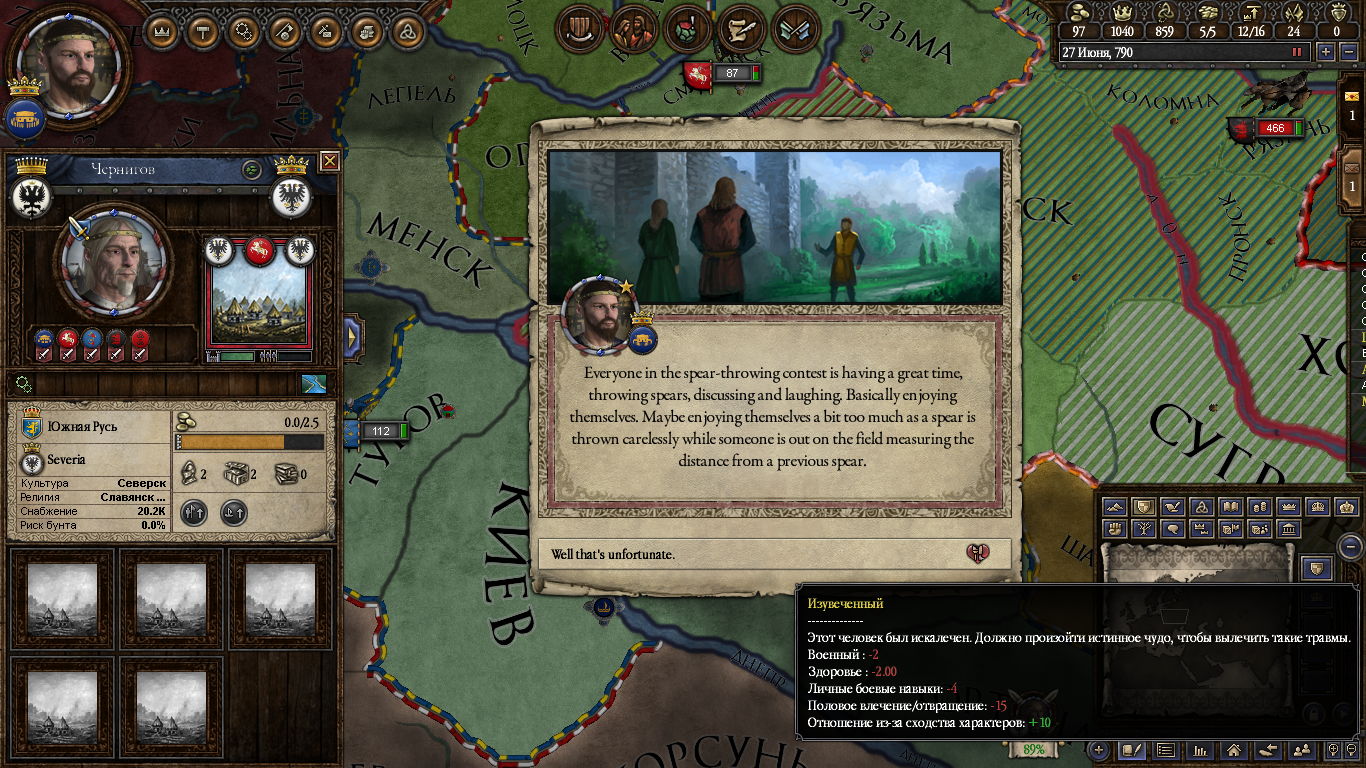Open the hammer technology tab button
The height and width of the screenshot is (768, 1366).
[203, 31]
